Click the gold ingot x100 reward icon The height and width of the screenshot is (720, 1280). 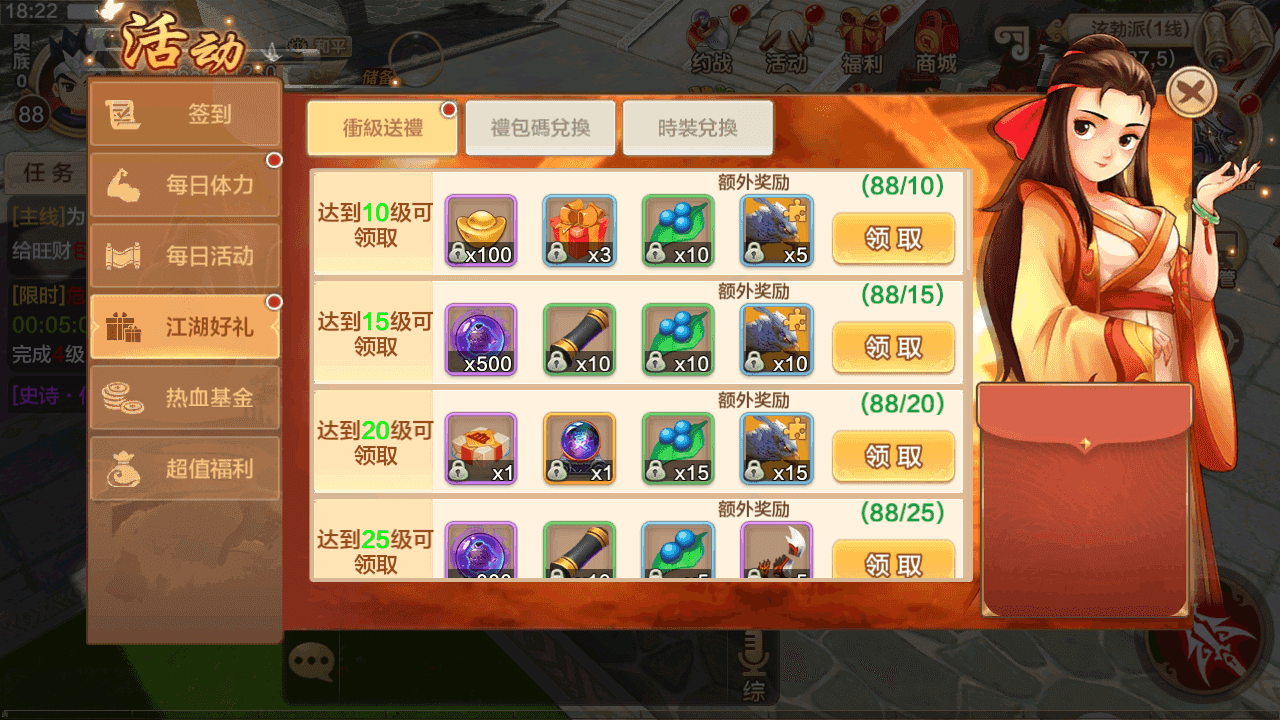click(480, 230)
